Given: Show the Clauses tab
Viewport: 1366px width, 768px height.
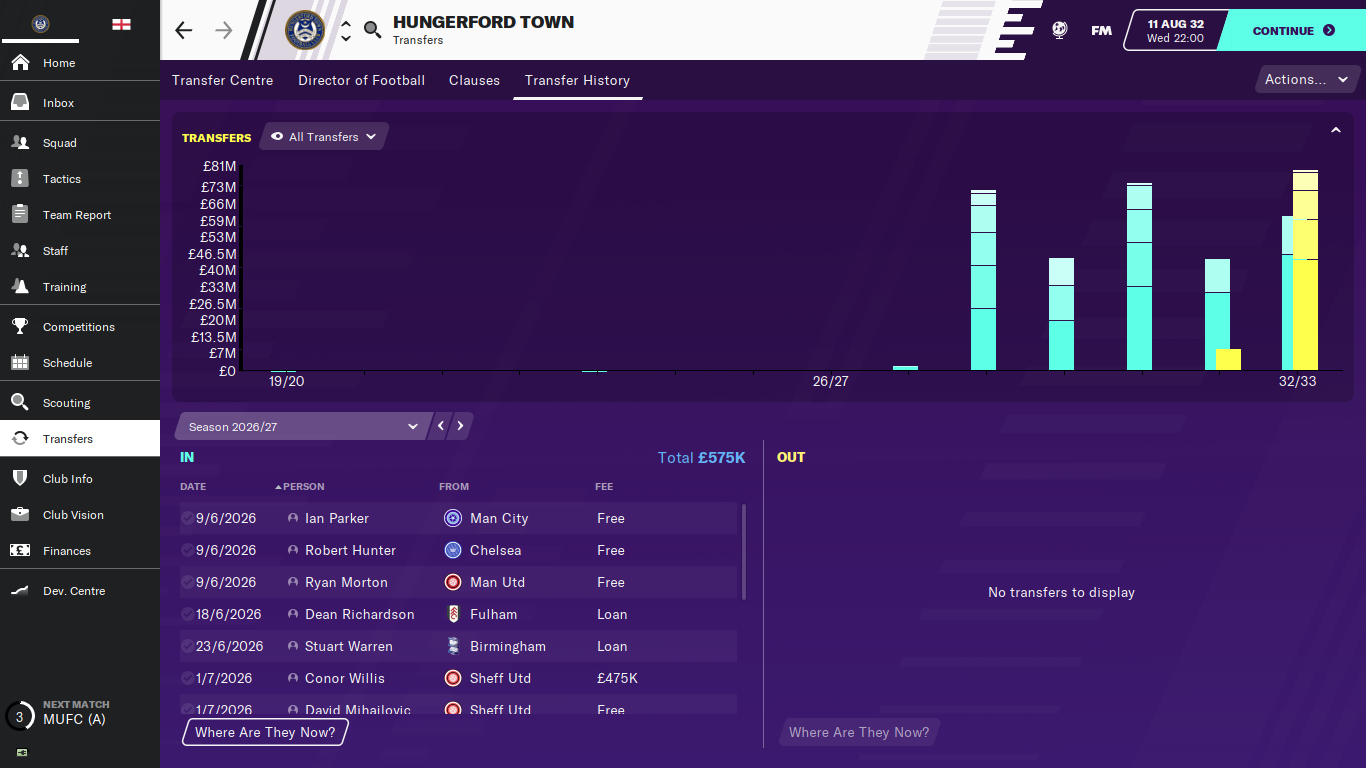Looking at the screenshot, I should point(474,80).
